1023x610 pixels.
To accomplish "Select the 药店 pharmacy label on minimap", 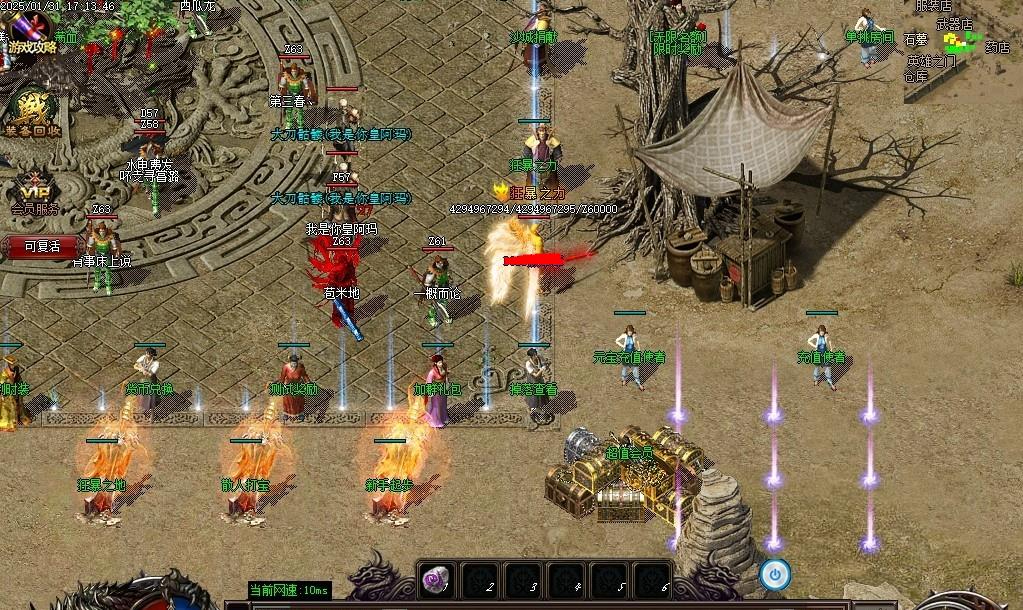I will [x=997, y=47].
